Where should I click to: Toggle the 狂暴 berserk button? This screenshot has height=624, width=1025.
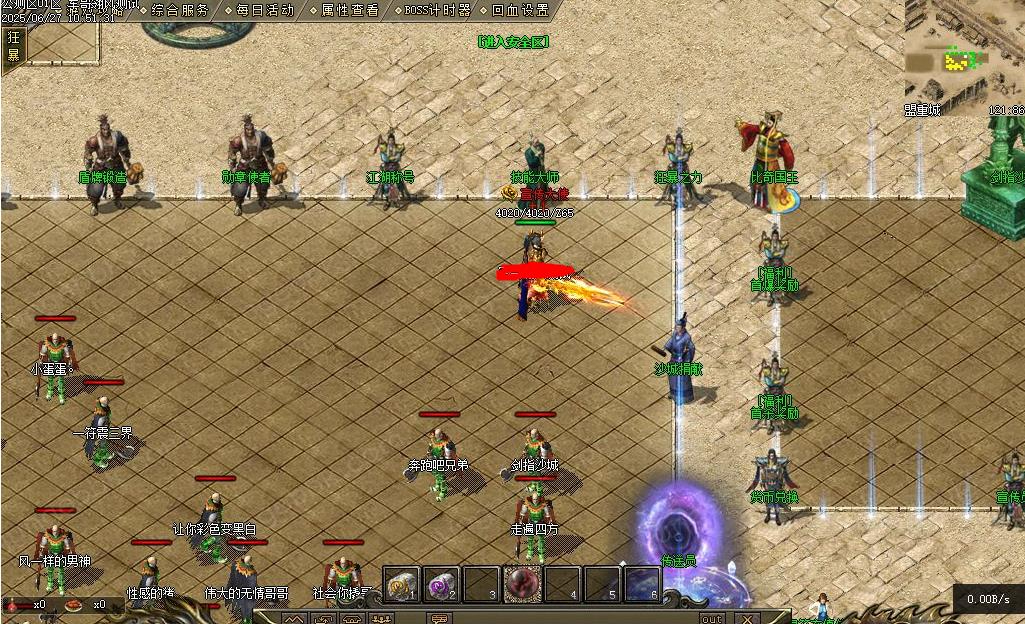tap(14, 46)
